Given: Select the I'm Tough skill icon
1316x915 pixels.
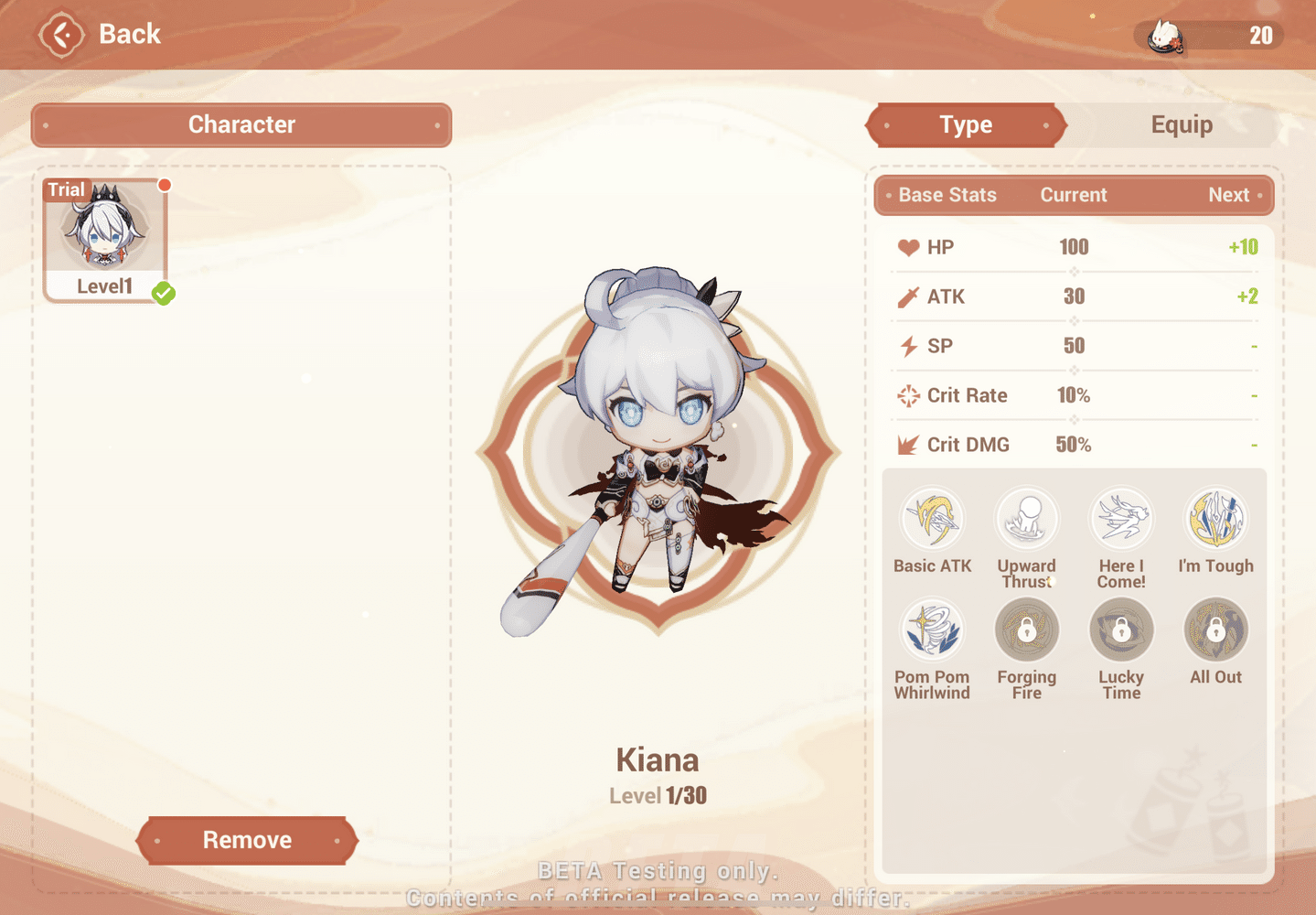Looking at the screenshot, I should [x=1215, y=517].
